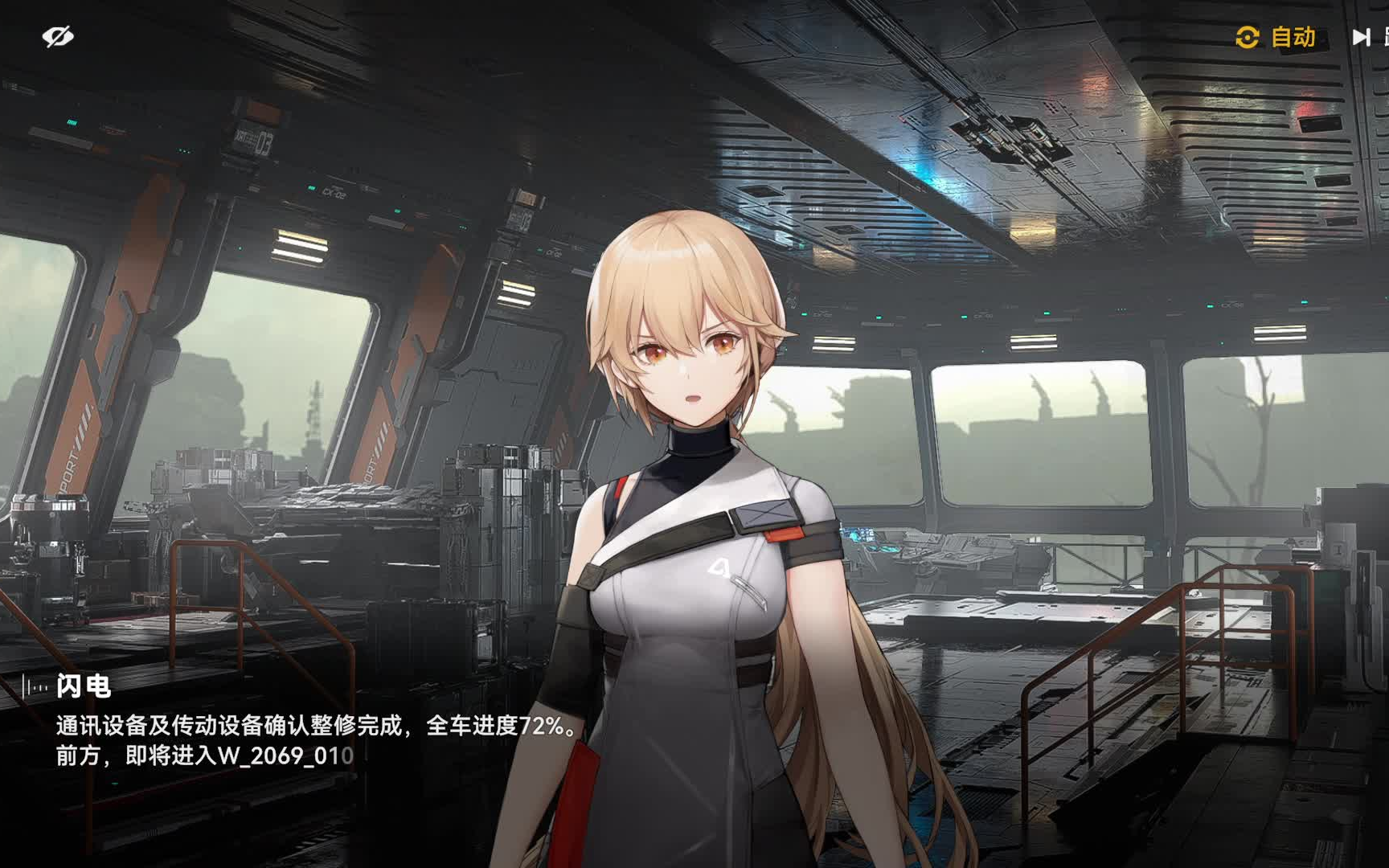The height and width of the screenshot is (868, 1389).
Task: Reveal the cut-off button past the skip icon
Action: click(1385, 37)
